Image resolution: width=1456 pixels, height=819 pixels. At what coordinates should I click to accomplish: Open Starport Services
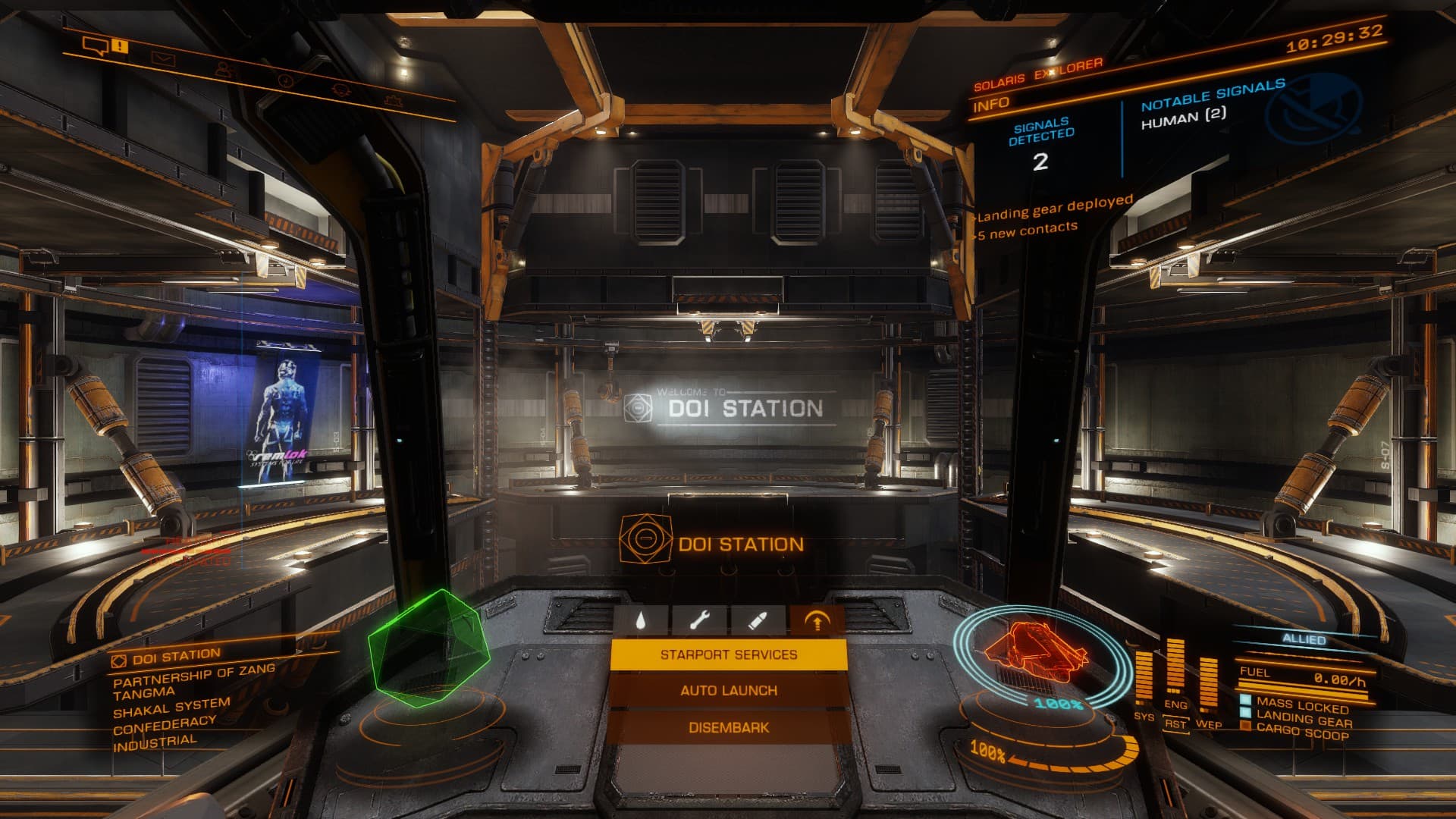click(x=728, y=654)
